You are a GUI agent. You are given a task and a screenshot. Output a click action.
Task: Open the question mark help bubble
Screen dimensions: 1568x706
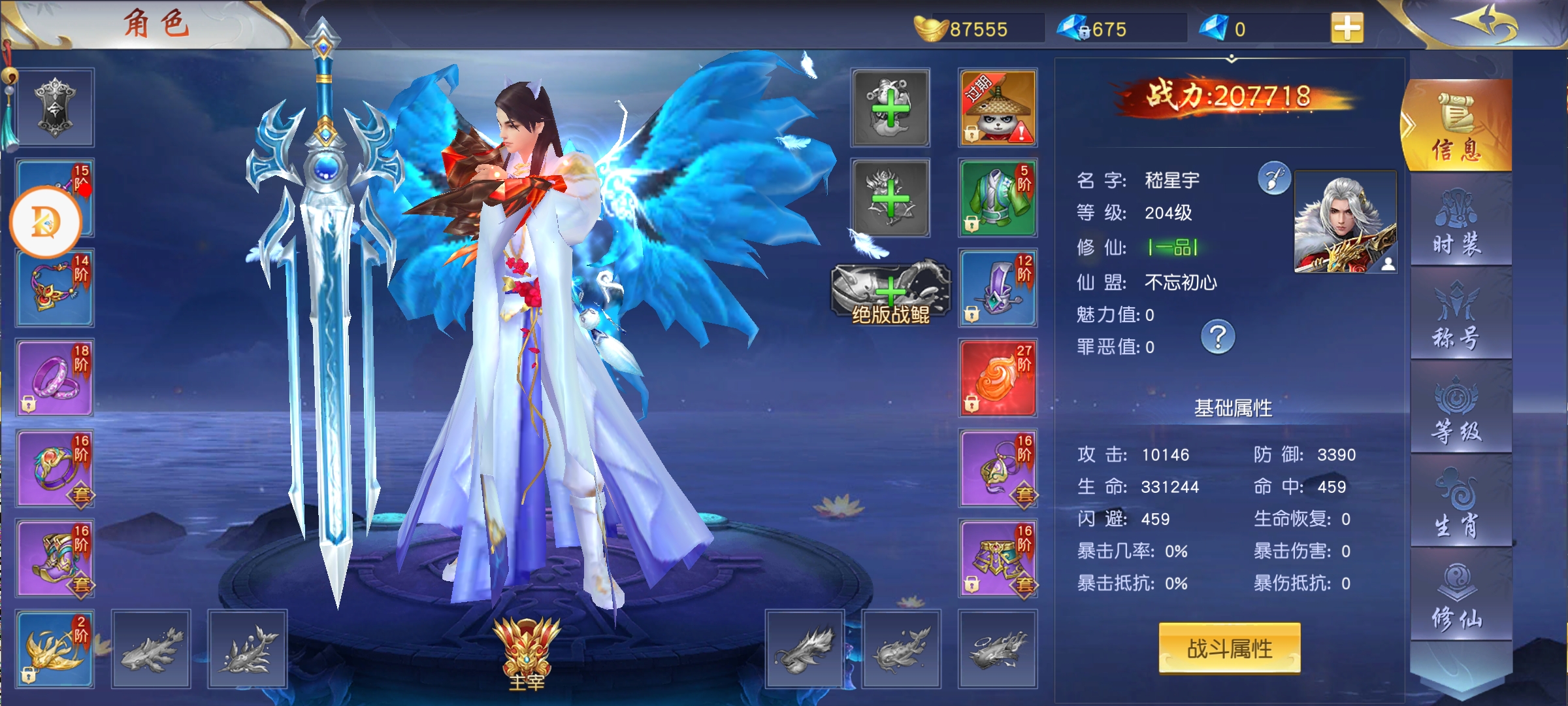point(1218,337)
